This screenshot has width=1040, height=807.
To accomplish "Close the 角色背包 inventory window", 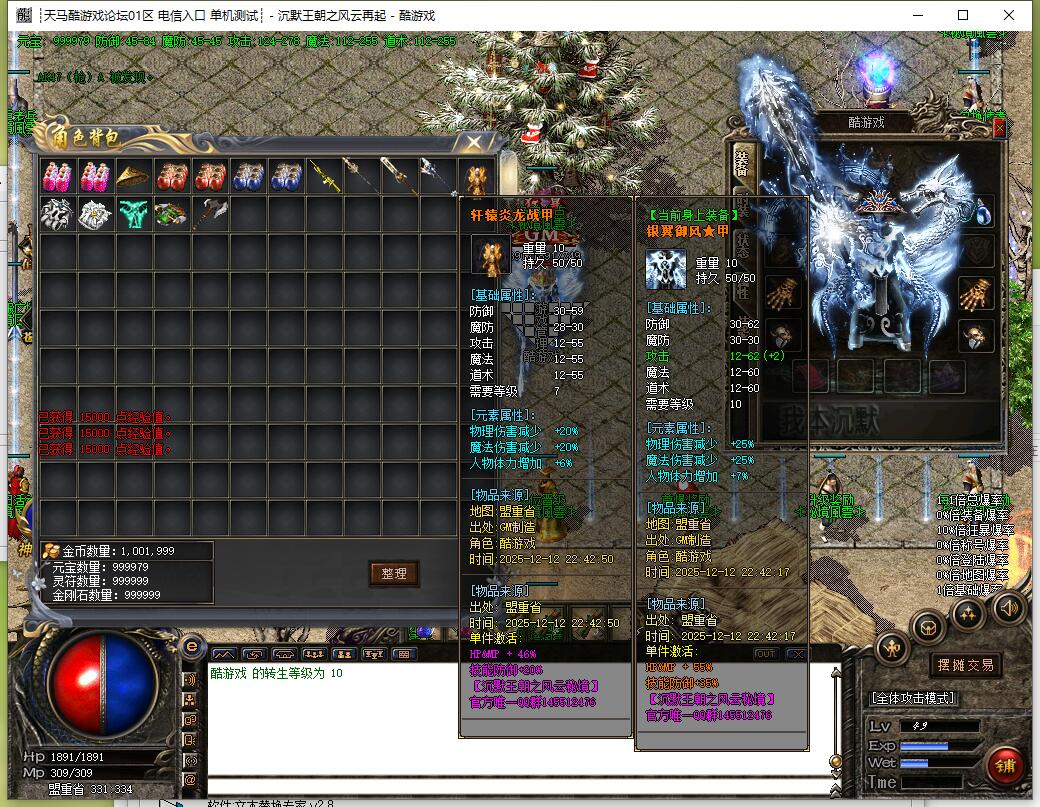I will tap(475, 142).
